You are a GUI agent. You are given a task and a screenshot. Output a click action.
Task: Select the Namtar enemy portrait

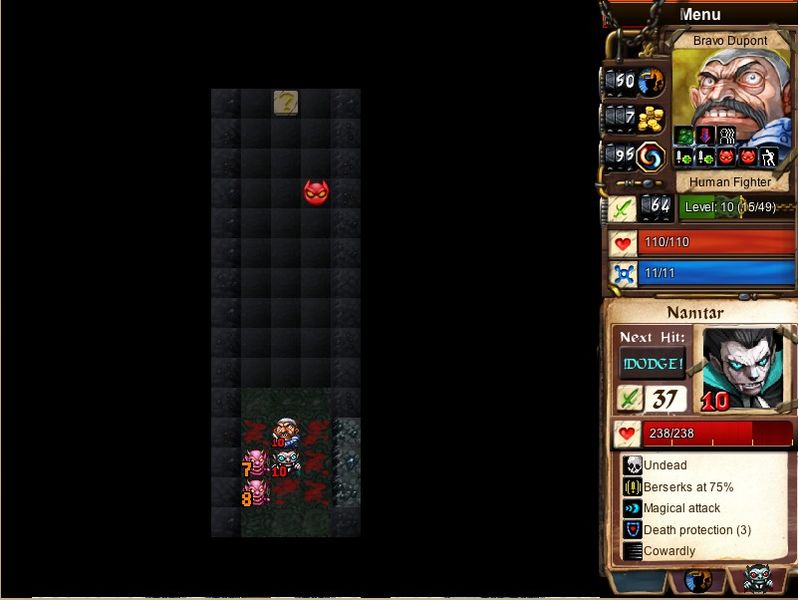[742, 367]
